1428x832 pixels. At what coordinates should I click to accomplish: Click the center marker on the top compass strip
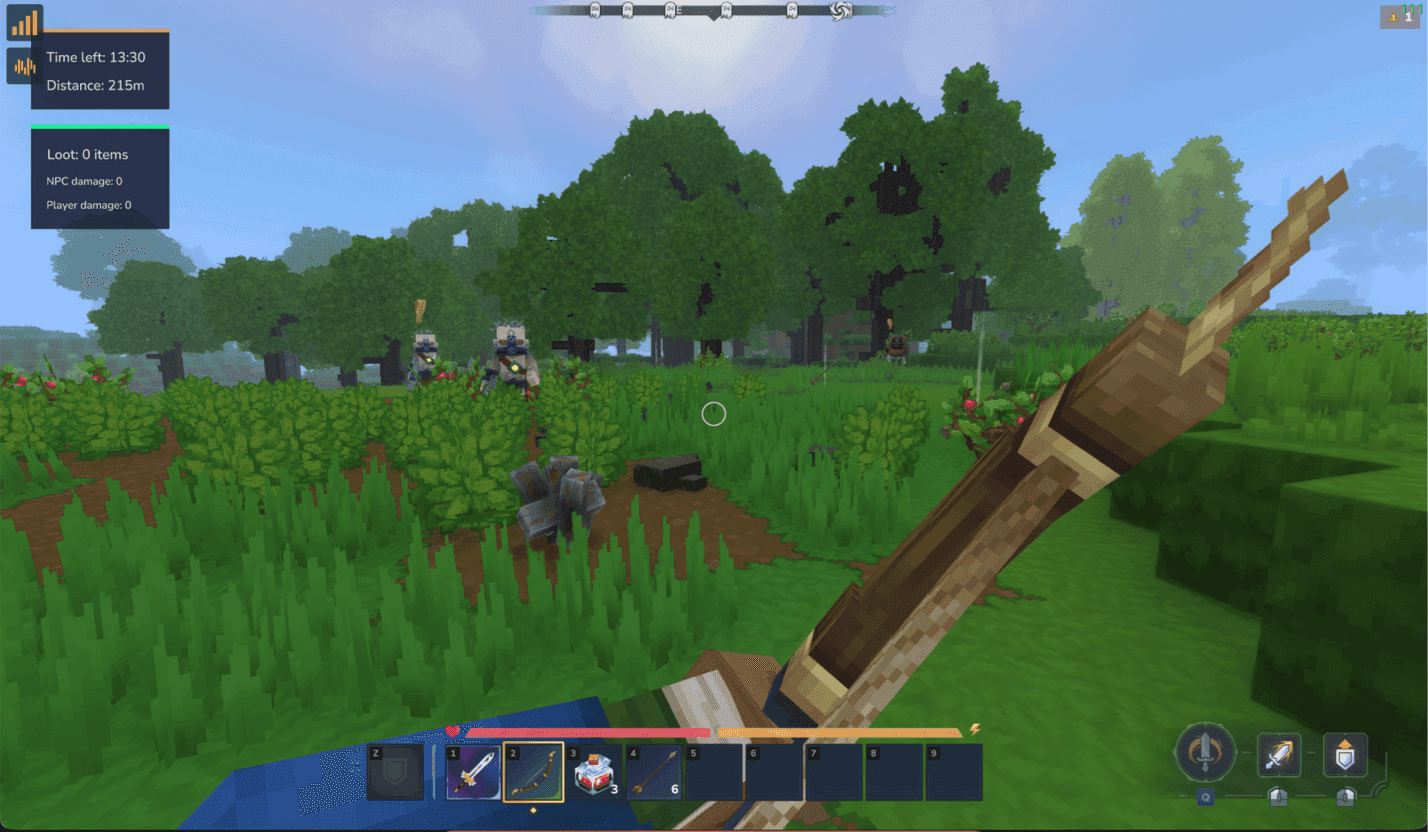pyautogui.click(x=712, y=12)
